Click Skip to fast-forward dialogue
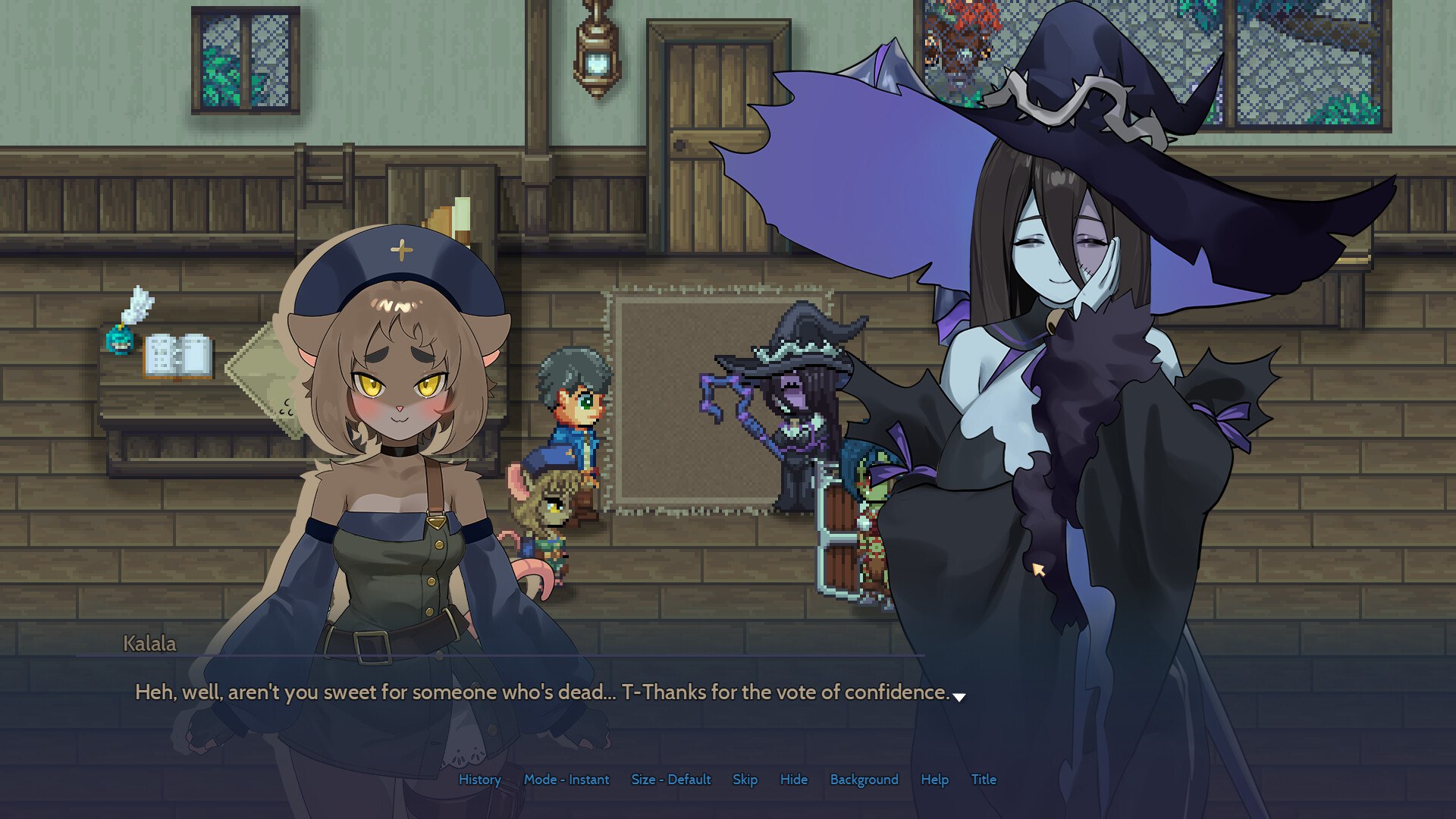Image resolution: width=1456 pixels, height=819 pixels. 745,780
